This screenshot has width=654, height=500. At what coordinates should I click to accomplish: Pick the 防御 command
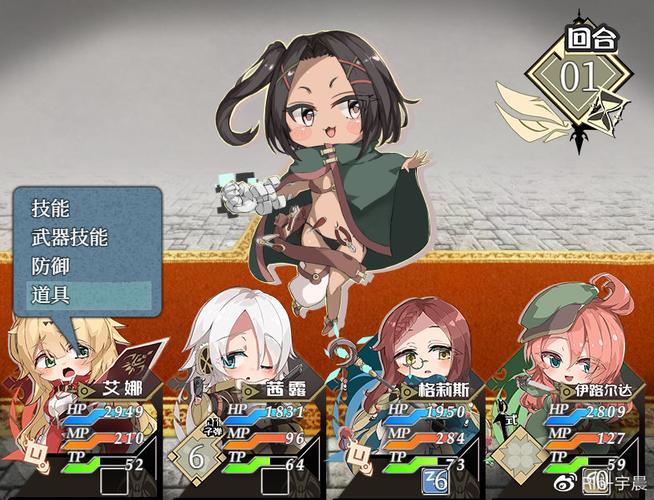click(x=50, y=267)
